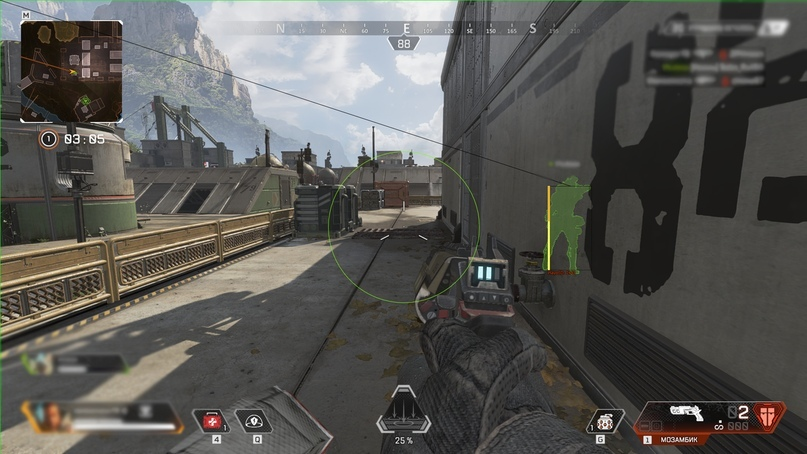This screenshot has height=454, width=807.
Task: Click the player legend portrait
Action: (44, 416)
